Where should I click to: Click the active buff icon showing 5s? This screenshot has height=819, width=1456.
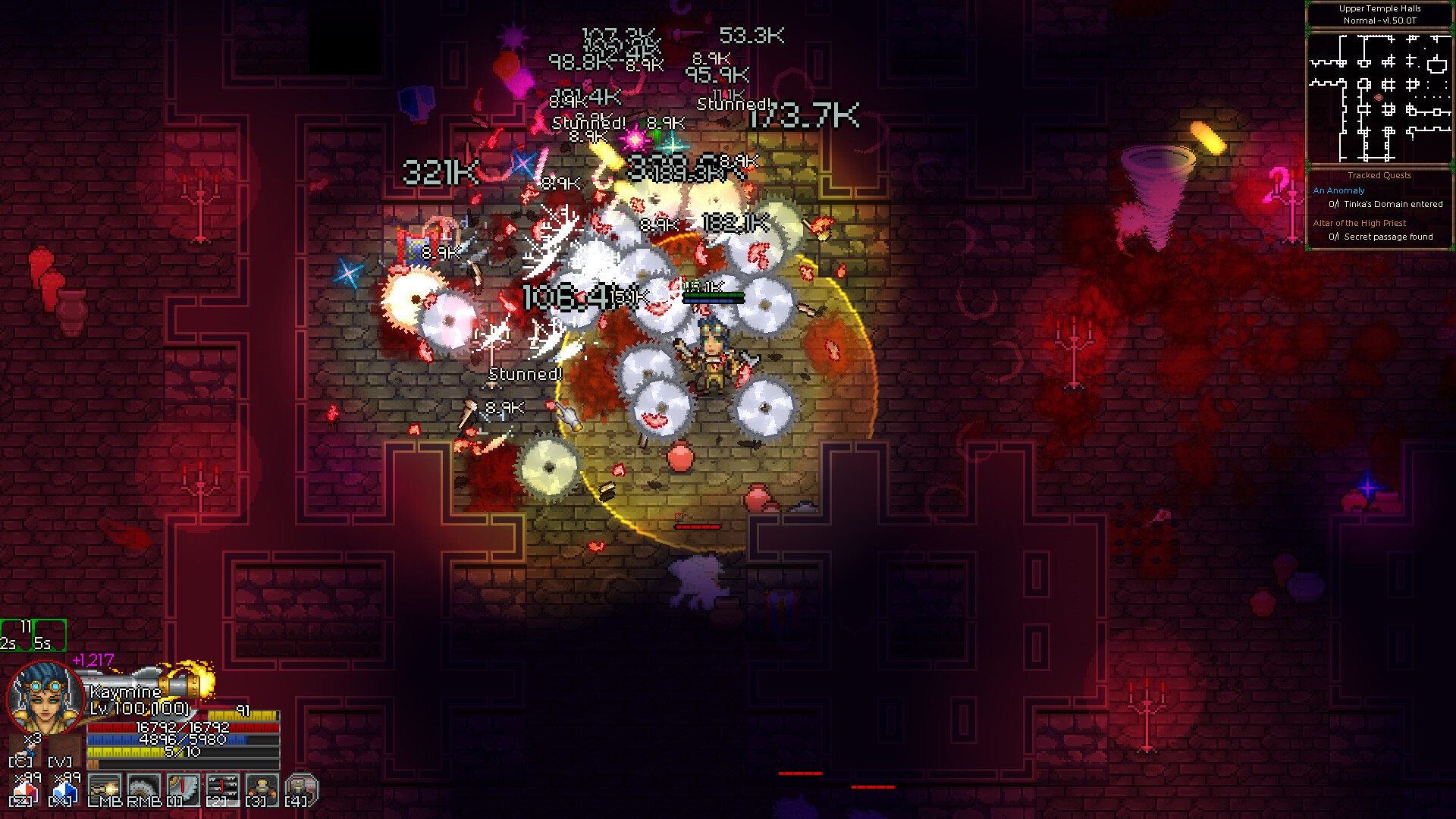[49, 635]
